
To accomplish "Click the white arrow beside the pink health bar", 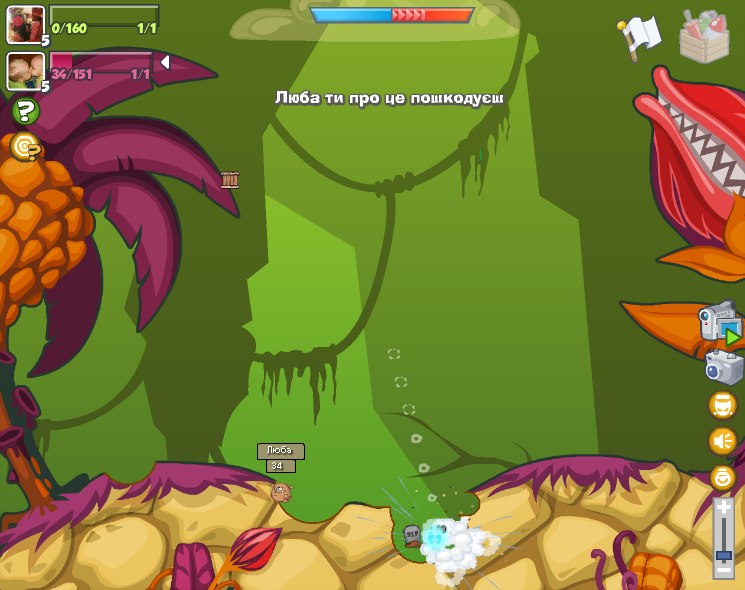I will (x=165, y=62).
